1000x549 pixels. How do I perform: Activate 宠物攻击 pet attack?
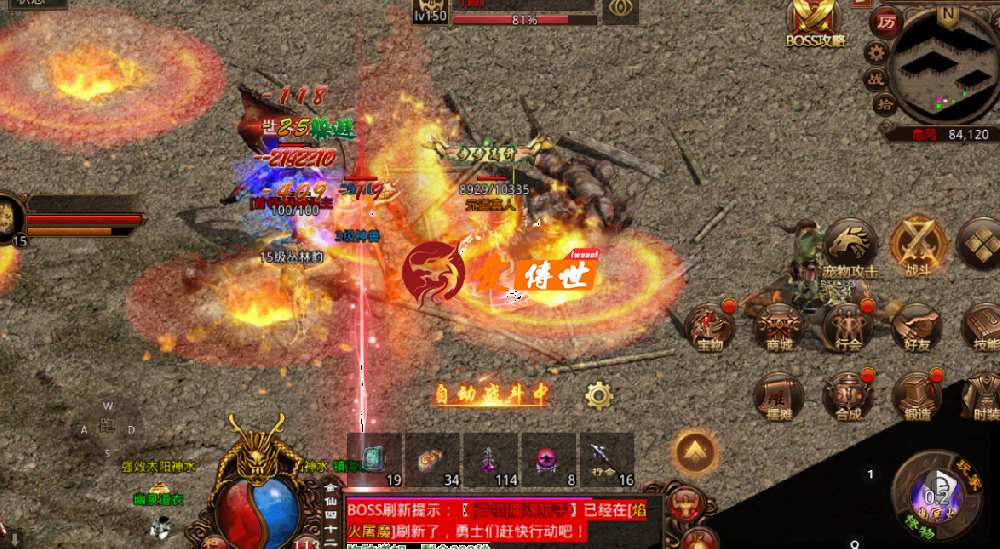click(850, 247)
